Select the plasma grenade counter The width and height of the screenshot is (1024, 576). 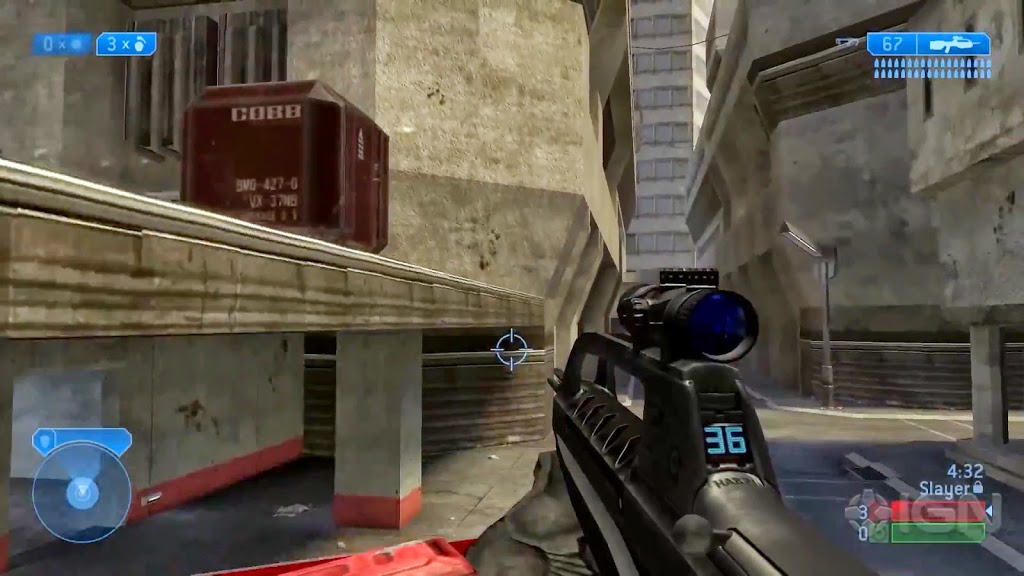tap(62, 44)
